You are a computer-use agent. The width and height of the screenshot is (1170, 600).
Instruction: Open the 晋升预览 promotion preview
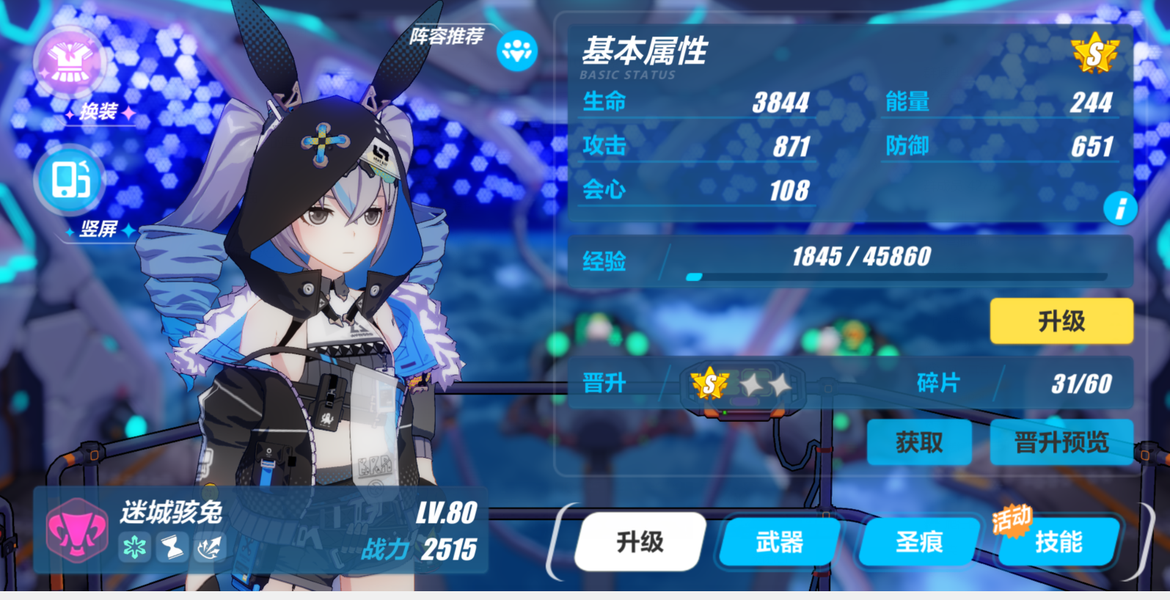point(1061,442)
